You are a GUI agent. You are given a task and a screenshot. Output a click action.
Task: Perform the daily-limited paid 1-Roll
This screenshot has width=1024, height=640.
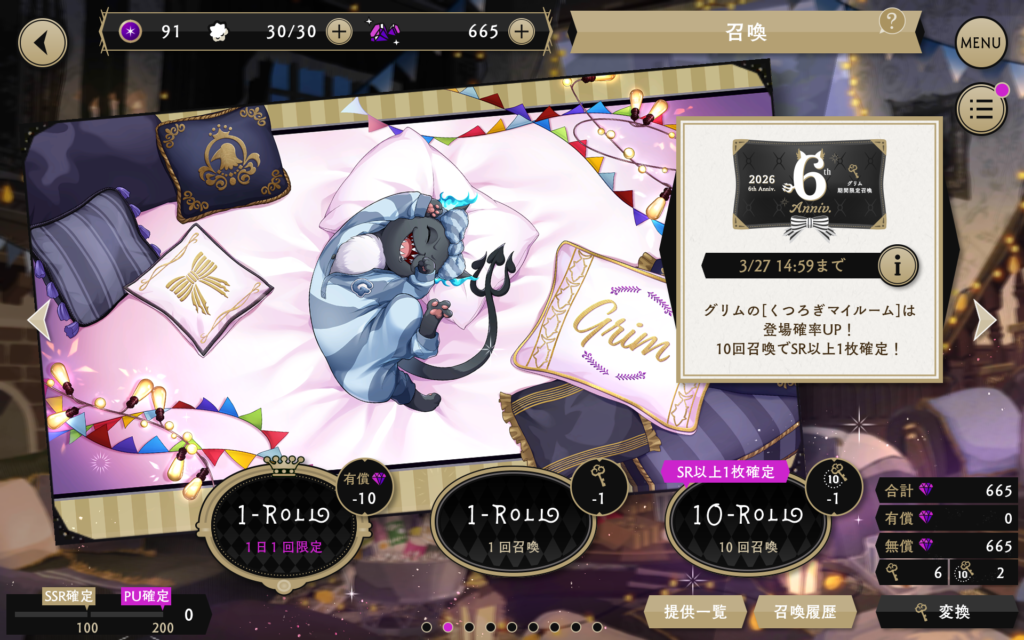tap(283, 524)
